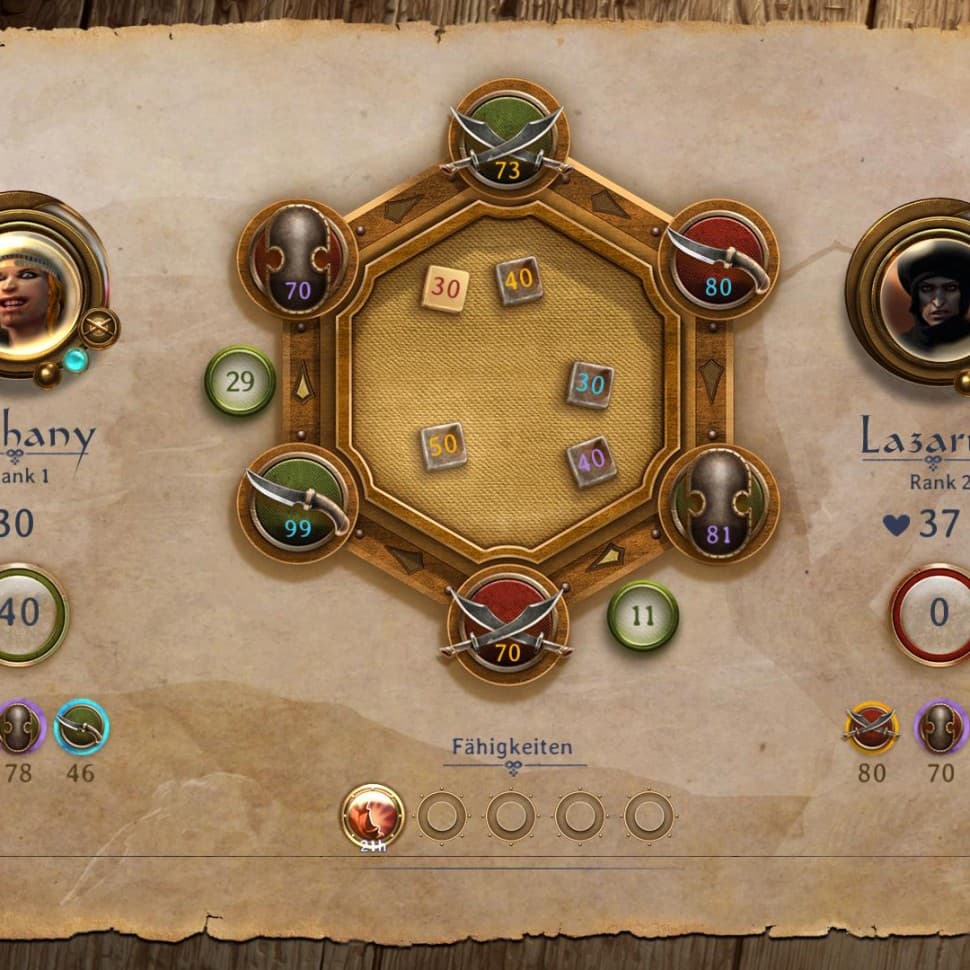Pick the green dagger medallion showing 99
The image size is (970, 970).
pyautogui.click(x=298, y=503)
